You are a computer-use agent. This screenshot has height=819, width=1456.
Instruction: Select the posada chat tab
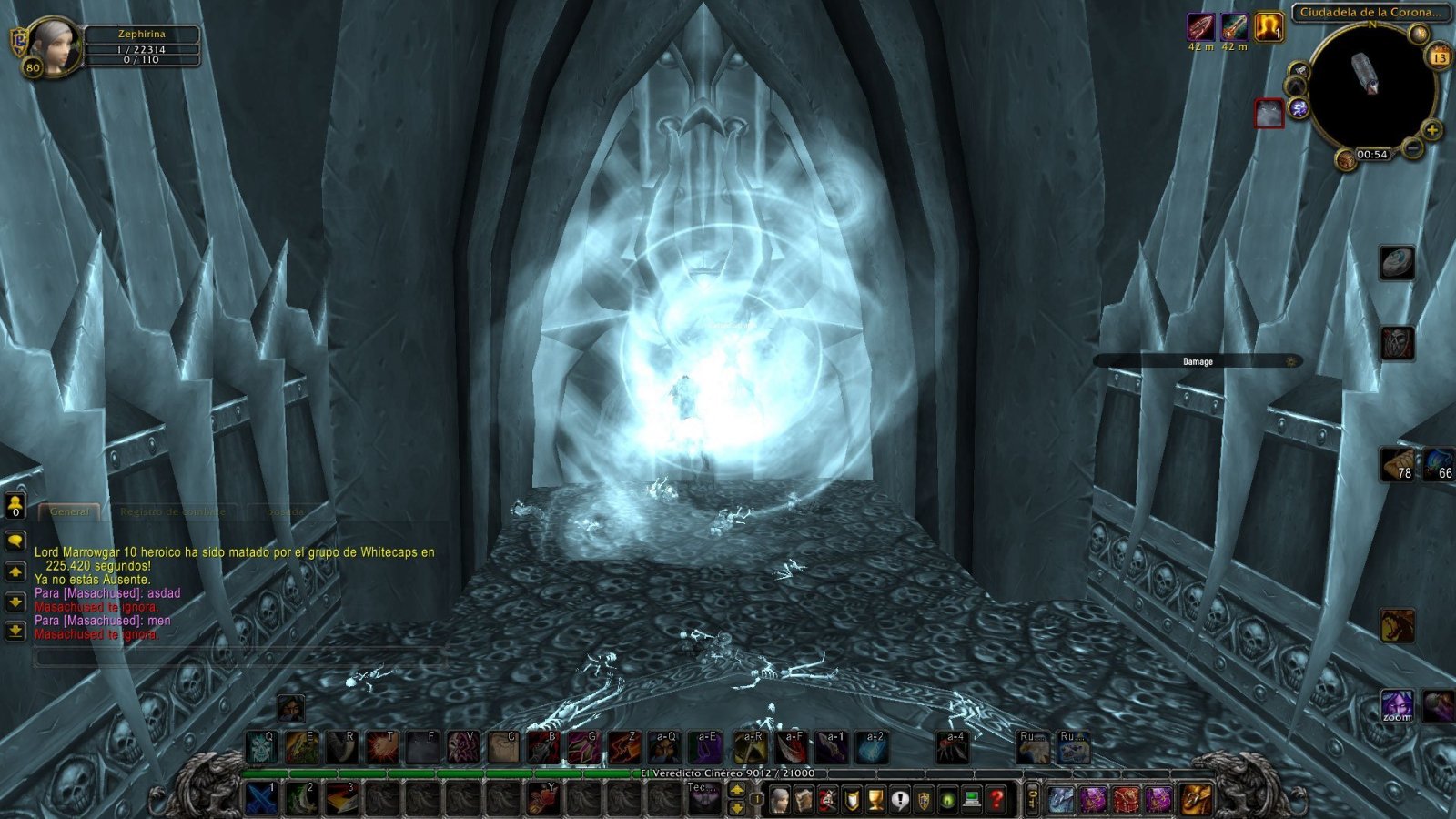click(282, 512)
